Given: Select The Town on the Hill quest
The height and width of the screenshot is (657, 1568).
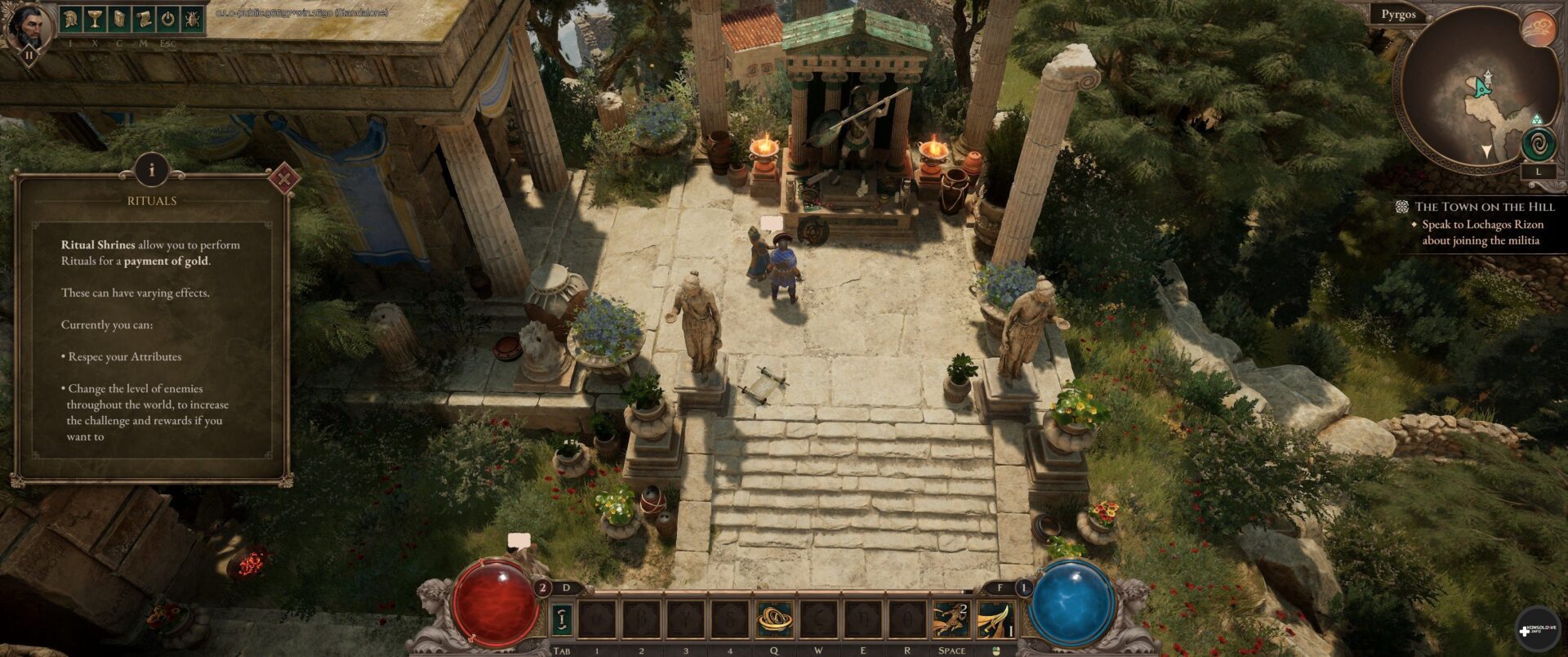Looking at the screenshot, I should (x=1484, y=207).
